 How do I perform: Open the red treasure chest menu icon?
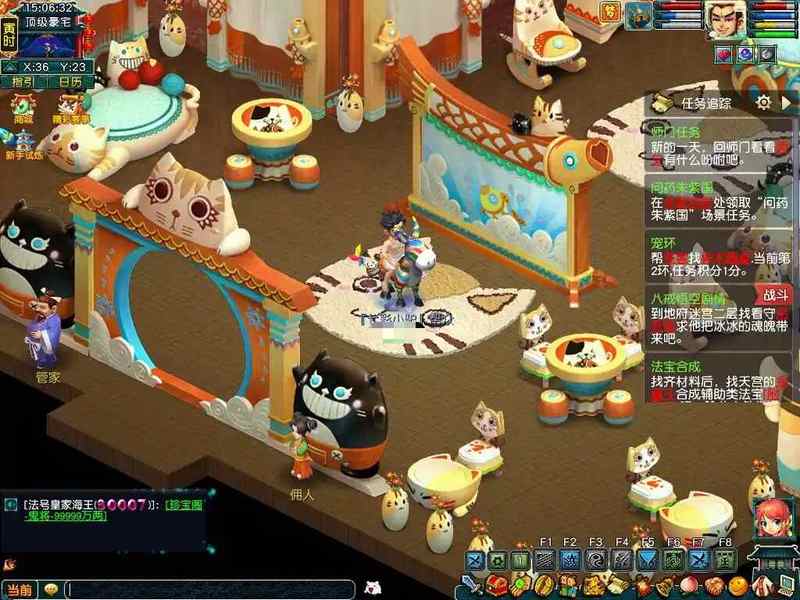(x=496, y=585)
